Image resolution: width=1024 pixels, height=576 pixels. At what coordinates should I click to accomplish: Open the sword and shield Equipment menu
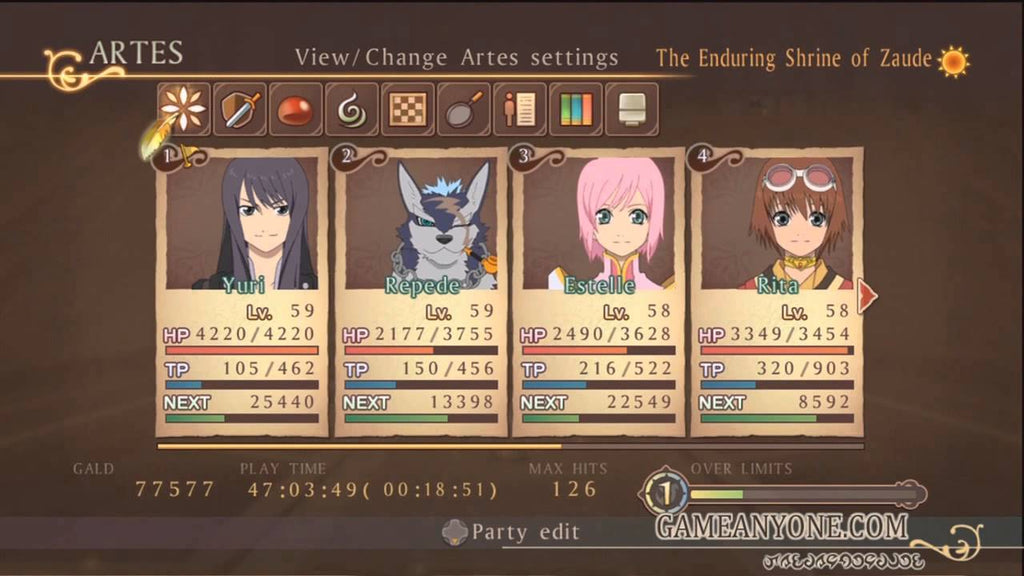[240, 109]
